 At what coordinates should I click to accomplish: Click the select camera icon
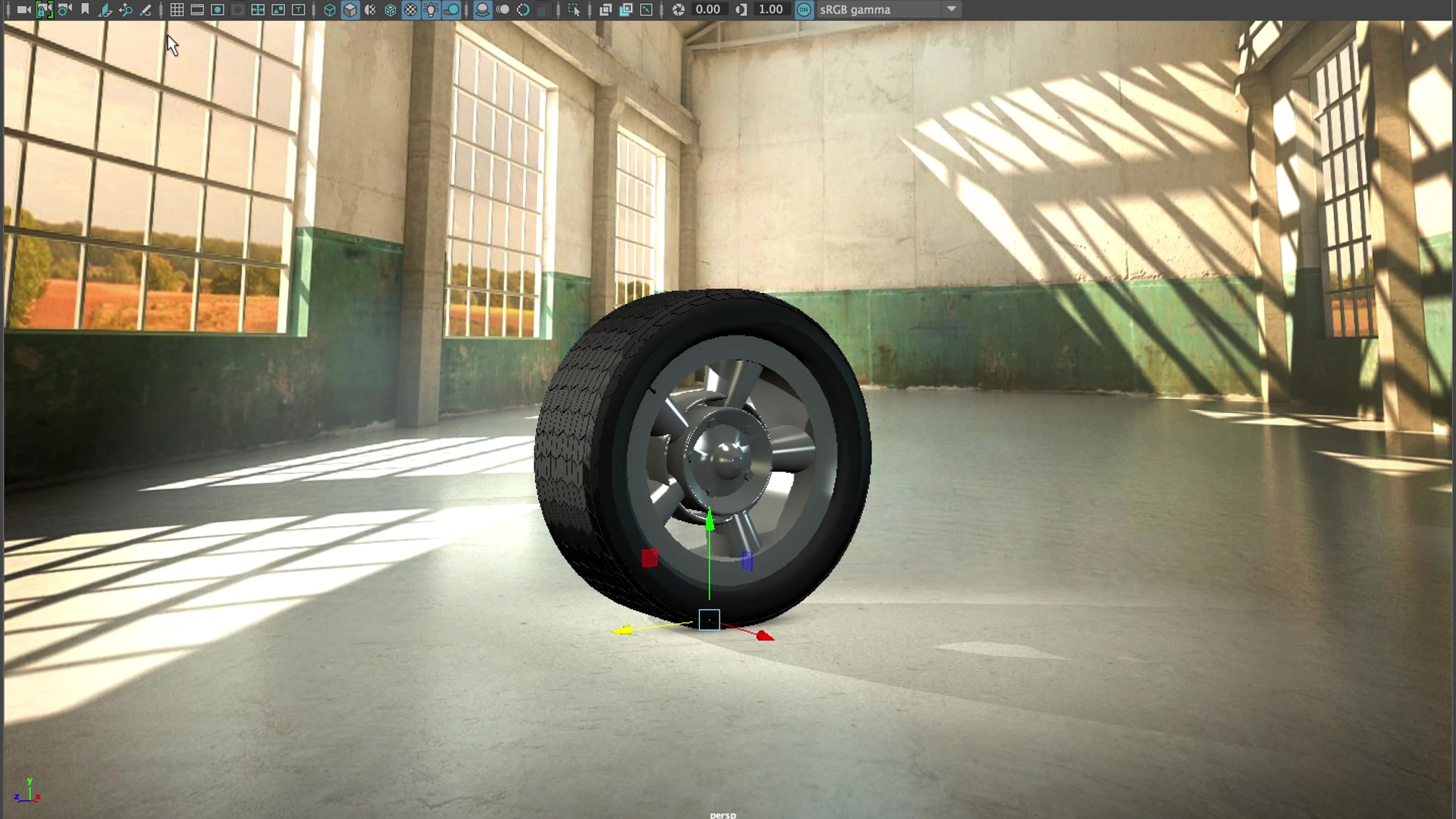tap(23, 9)
